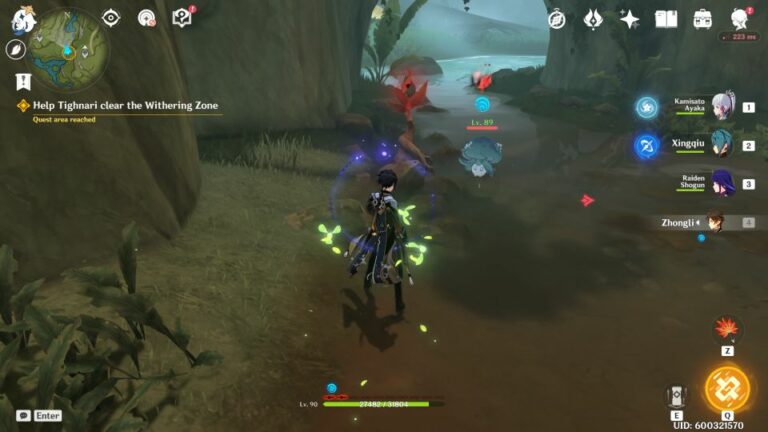Open the Paimon menu
This screenshot has width=768, height=432.
tap(23, 18)
